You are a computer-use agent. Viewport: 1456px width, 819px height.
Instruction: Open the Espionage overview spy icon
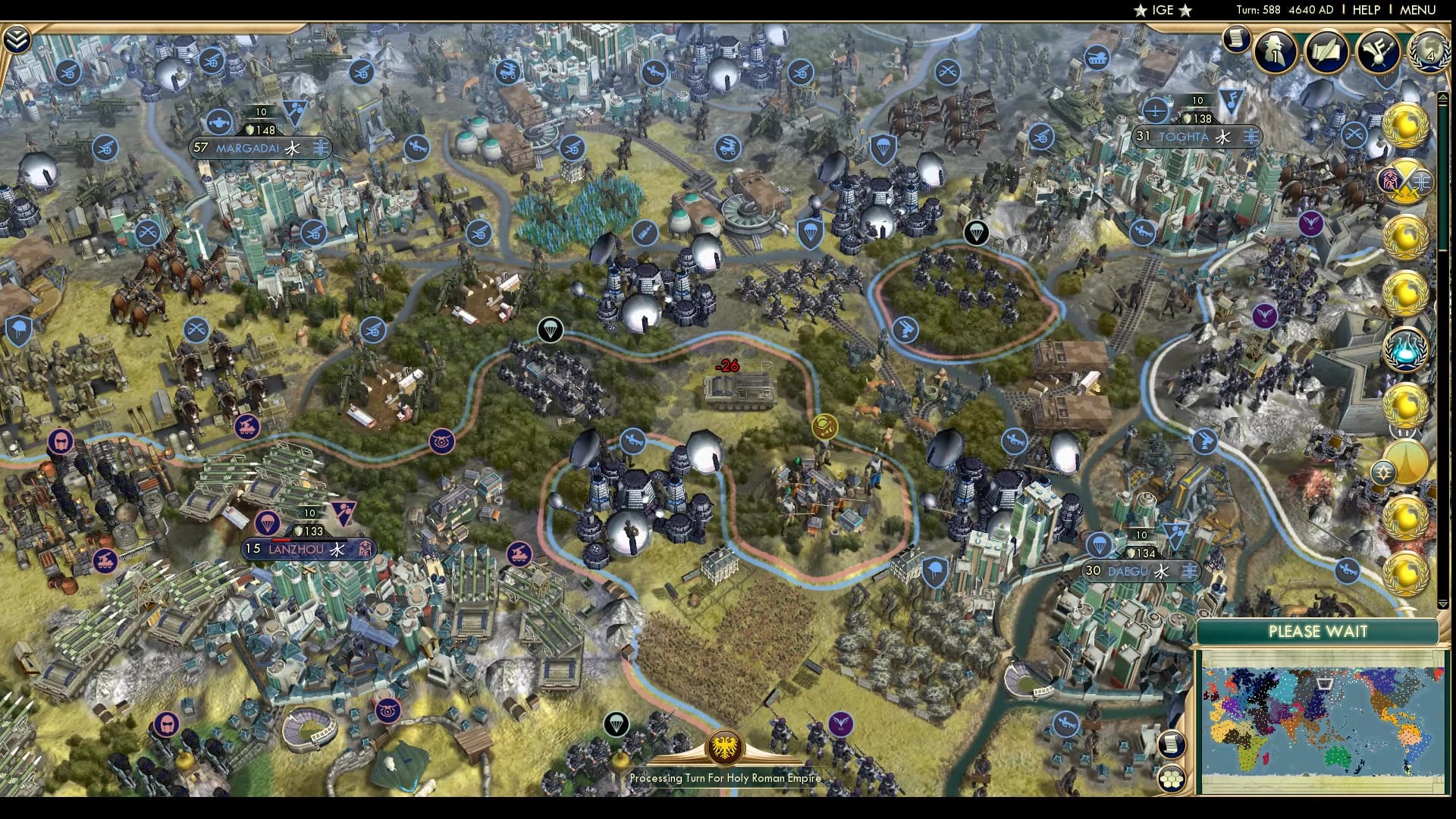[1274, 53]
